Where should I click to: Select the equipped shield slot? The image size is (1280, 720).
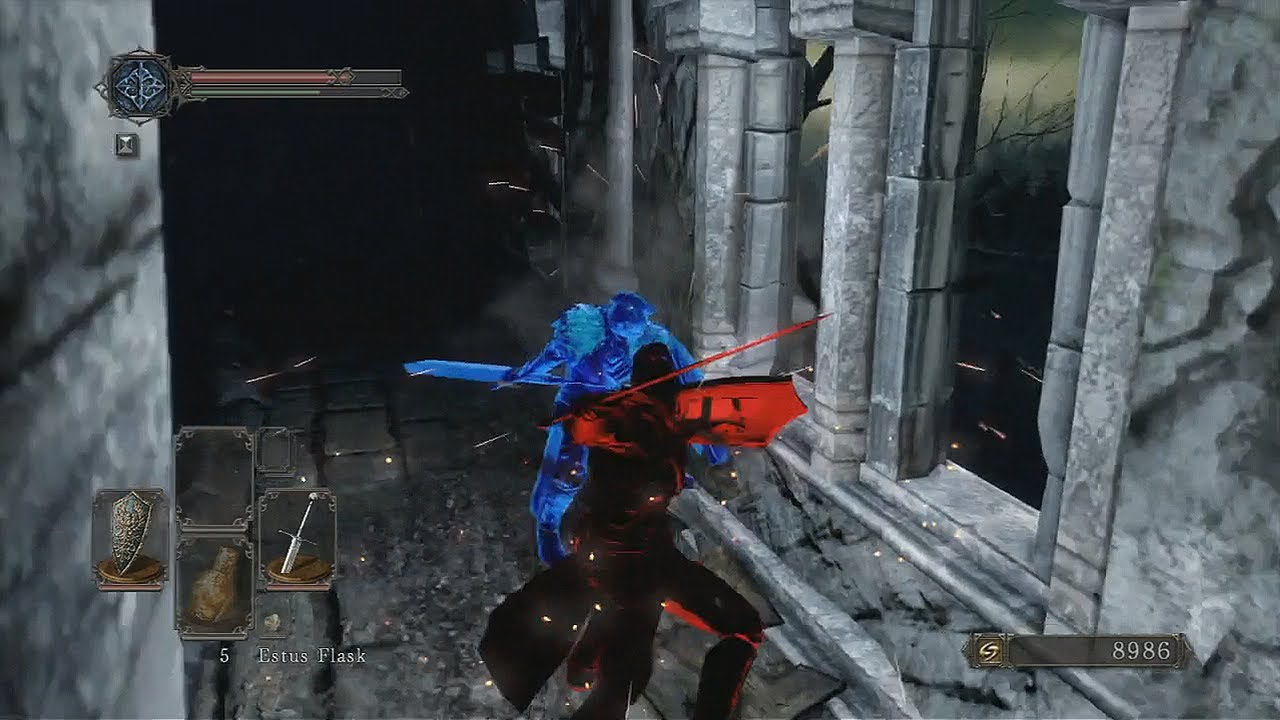[130, 538]
